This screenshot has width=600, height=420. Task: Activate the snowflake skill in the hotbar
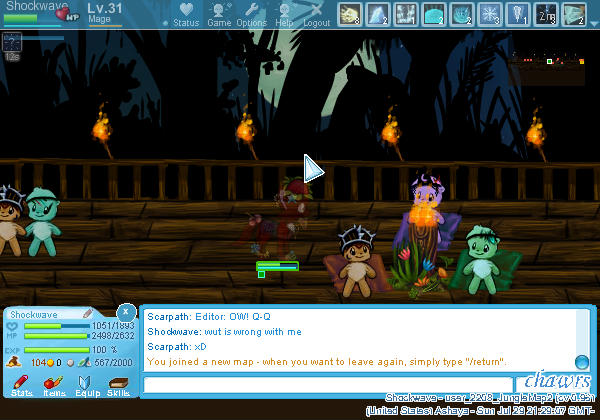point(489,14)
